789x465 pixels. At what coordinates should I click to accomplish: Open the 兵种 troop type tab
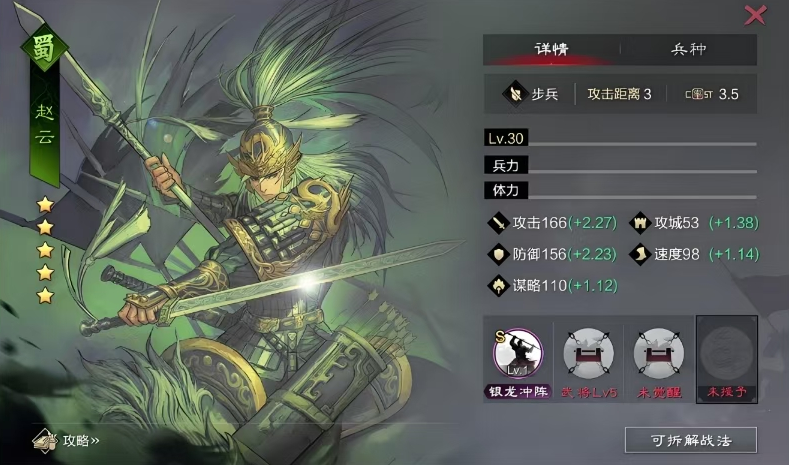(689, 50)
